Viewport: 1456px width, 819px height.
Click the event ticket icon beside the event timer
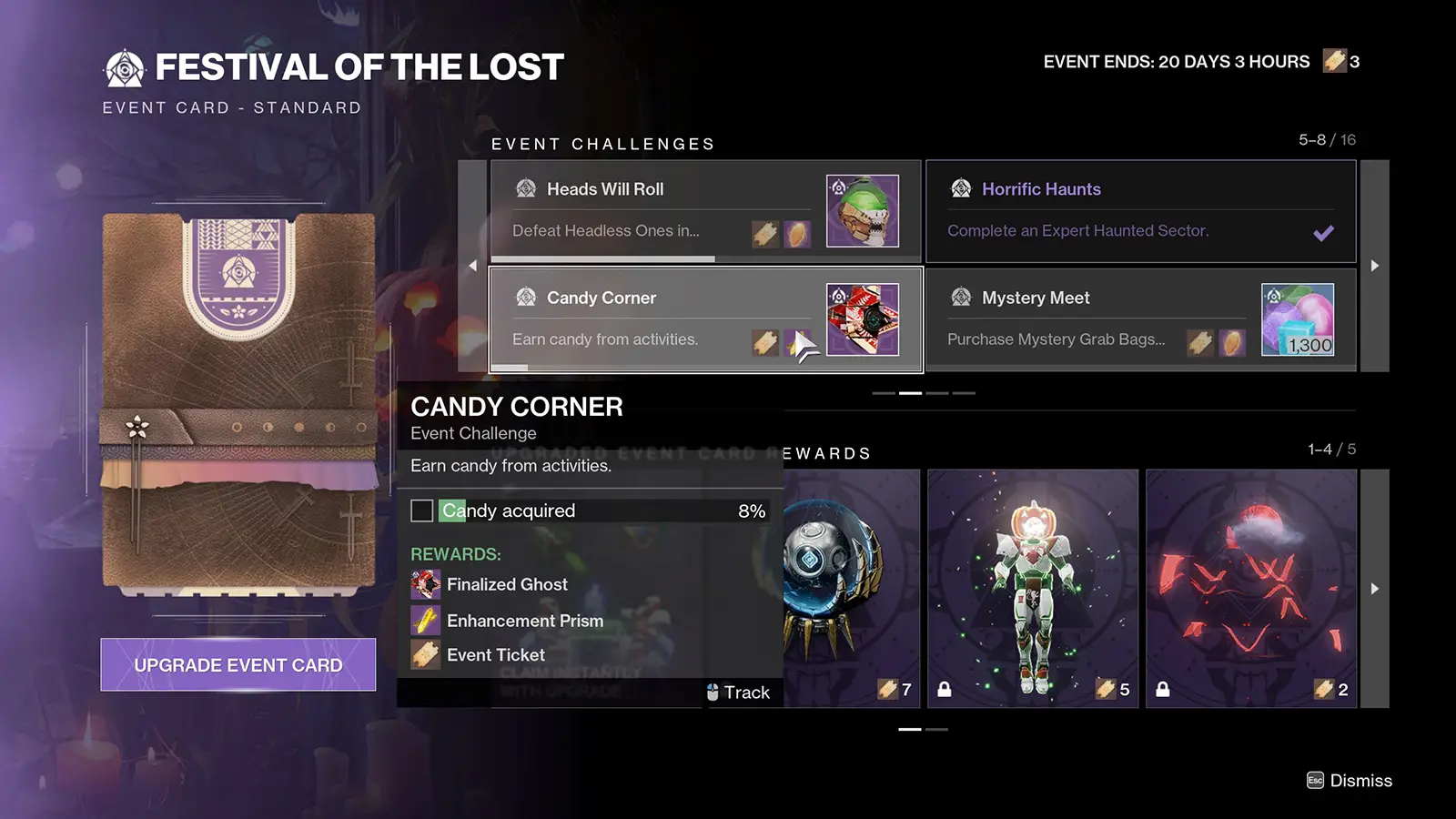coord(1335,61)
